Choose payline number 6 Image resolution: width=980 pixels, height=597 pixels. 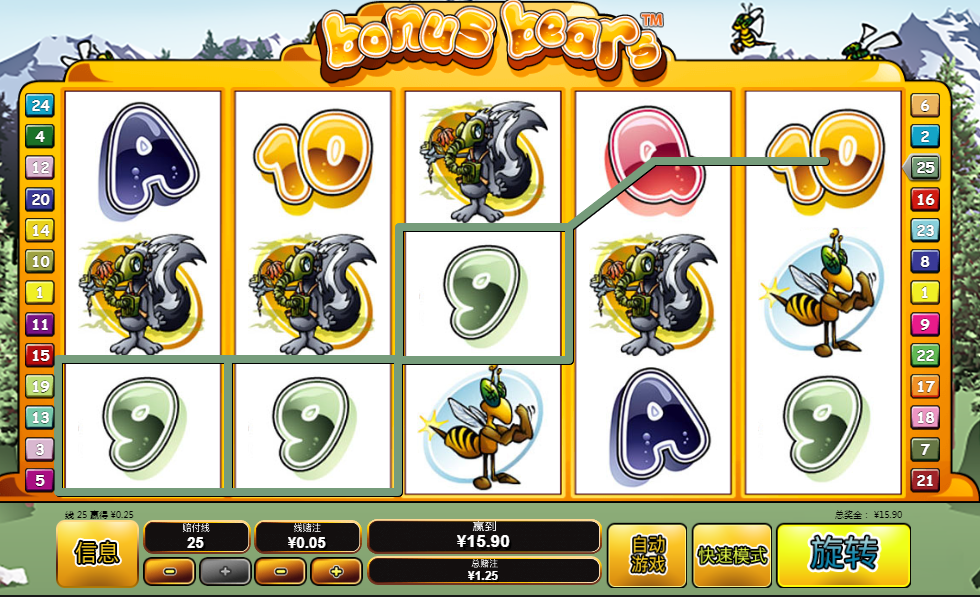click(925, 105)
